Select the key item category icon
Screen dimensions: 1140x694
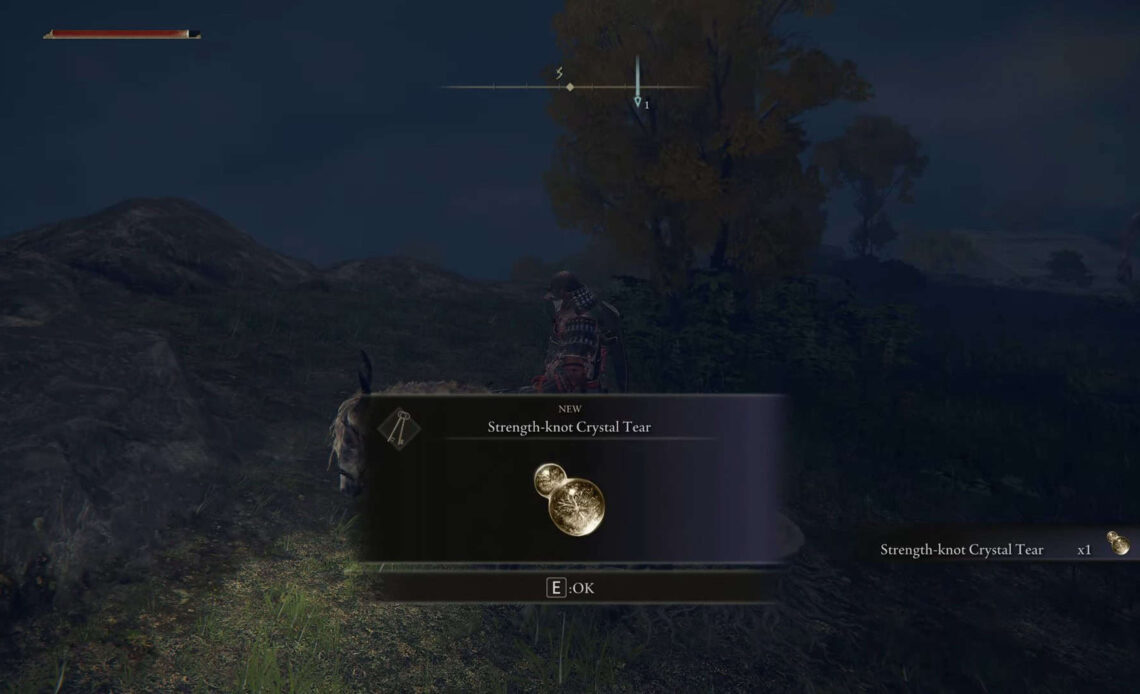coord(399,427)
